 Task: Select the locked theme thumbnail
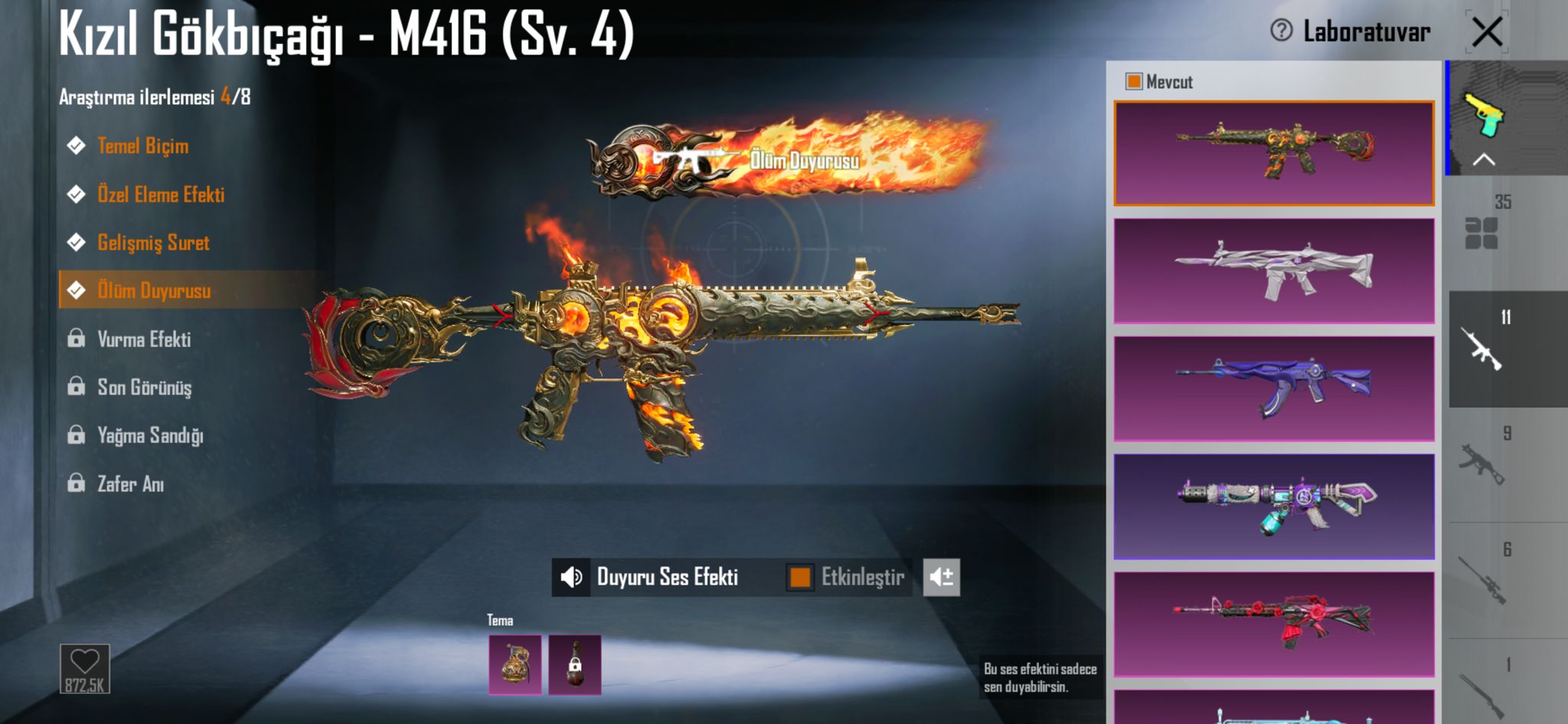click(574, 664)
